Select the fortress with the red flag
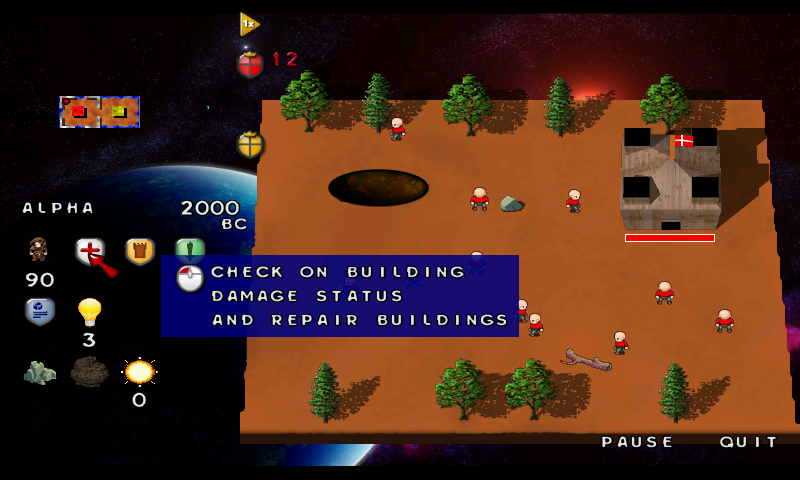800x480 pixels. click(670, 180)
